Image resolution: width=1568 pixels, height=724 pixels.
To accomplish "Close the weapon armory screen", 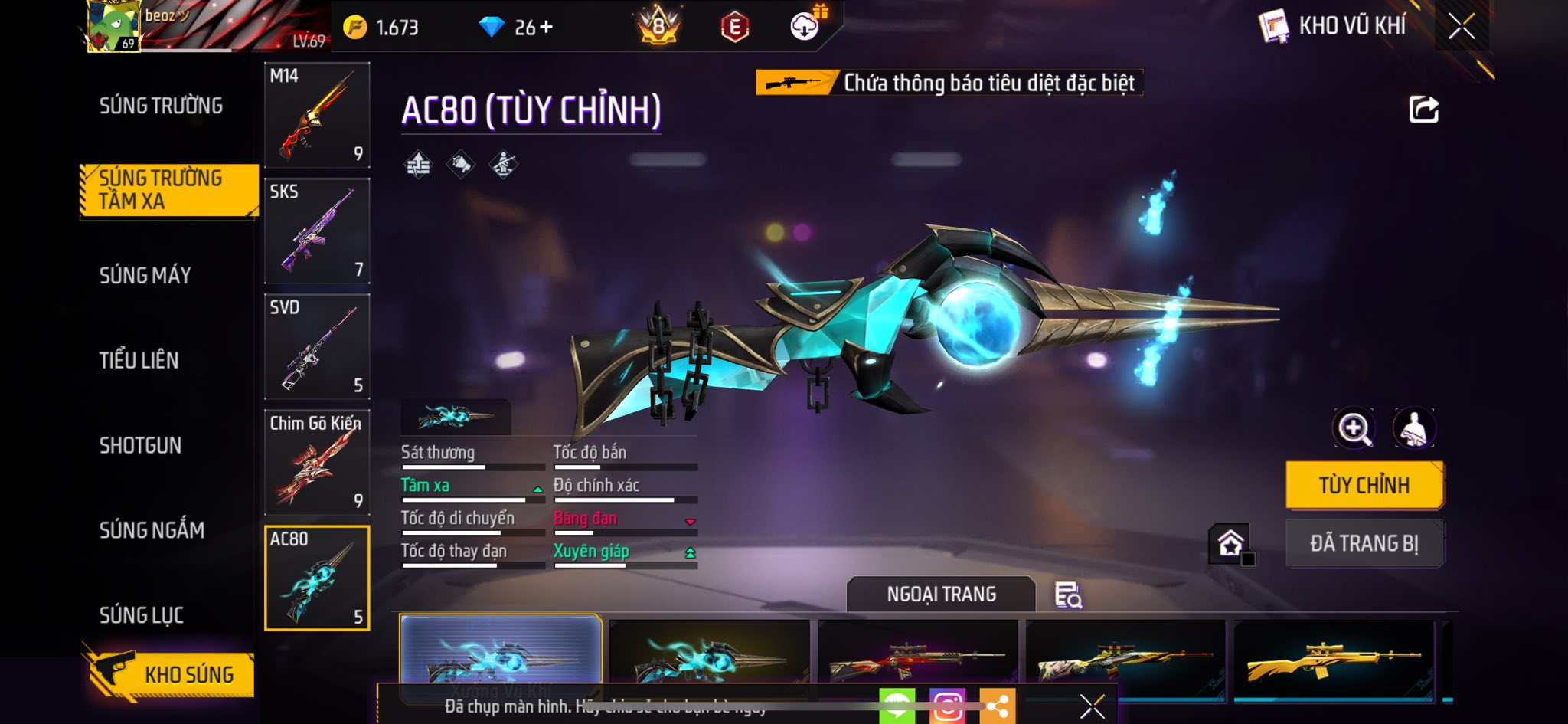I will pyautogui.click(x=1461, y=27).
